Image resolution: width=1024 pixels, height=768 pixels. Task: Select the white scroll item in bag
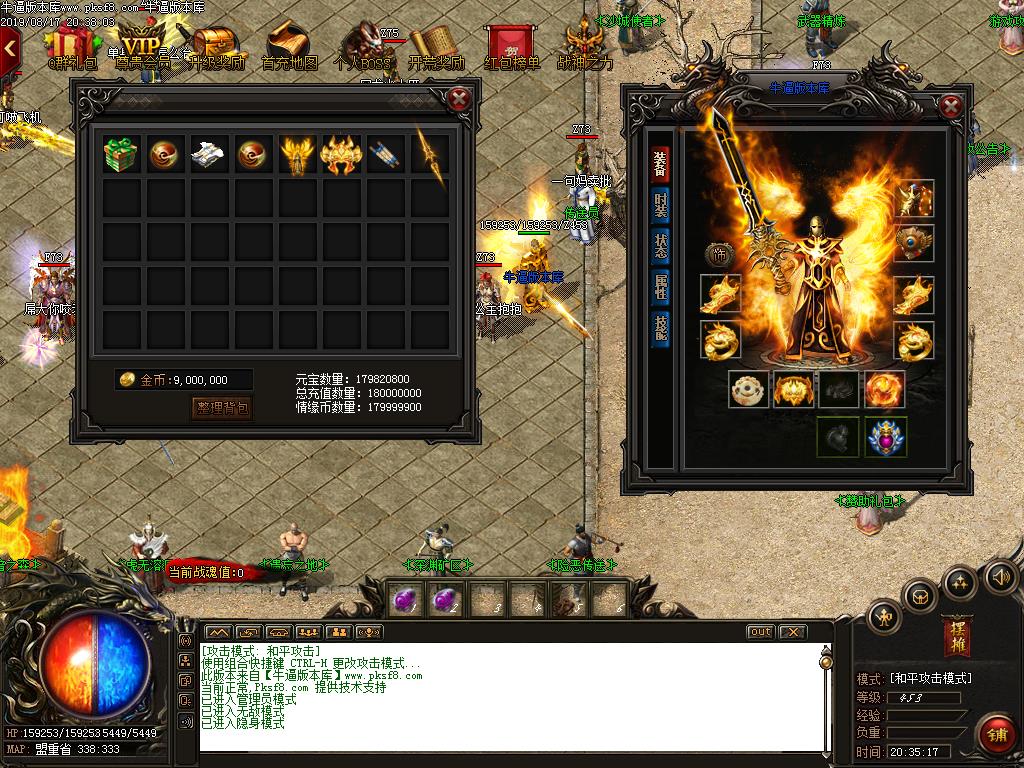pyautogui.click(x=208, y=155)
